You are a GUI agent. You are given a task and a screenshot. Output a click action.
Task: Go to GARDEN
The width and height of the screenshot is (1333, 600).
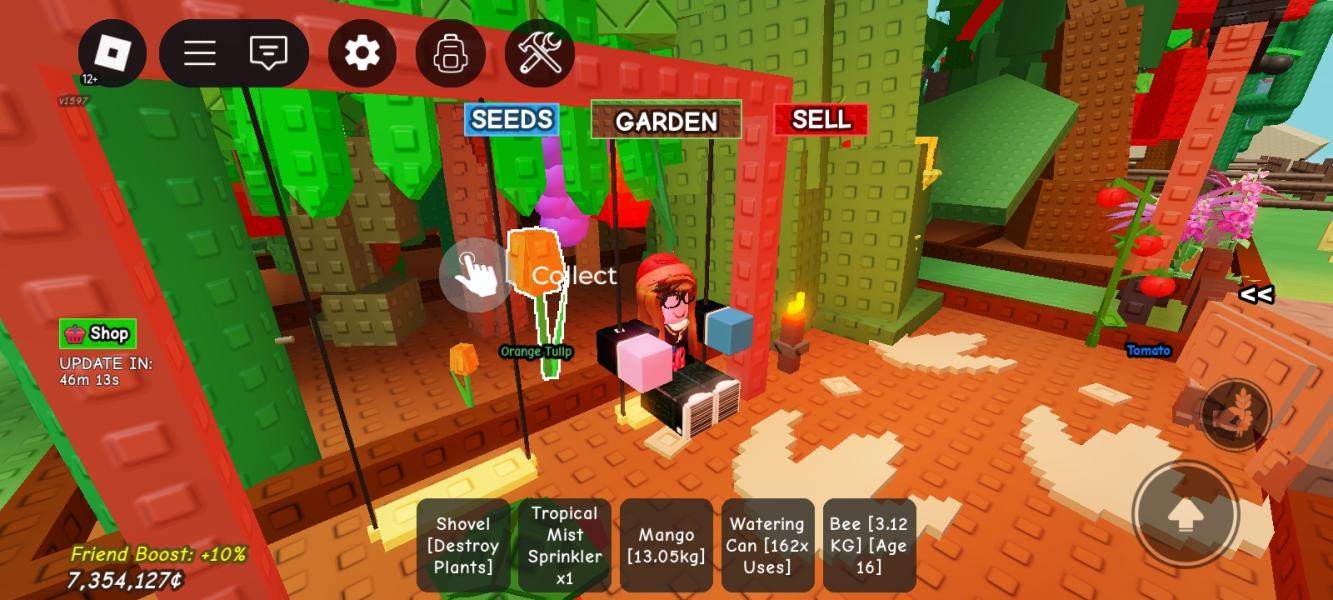point(666,121)
